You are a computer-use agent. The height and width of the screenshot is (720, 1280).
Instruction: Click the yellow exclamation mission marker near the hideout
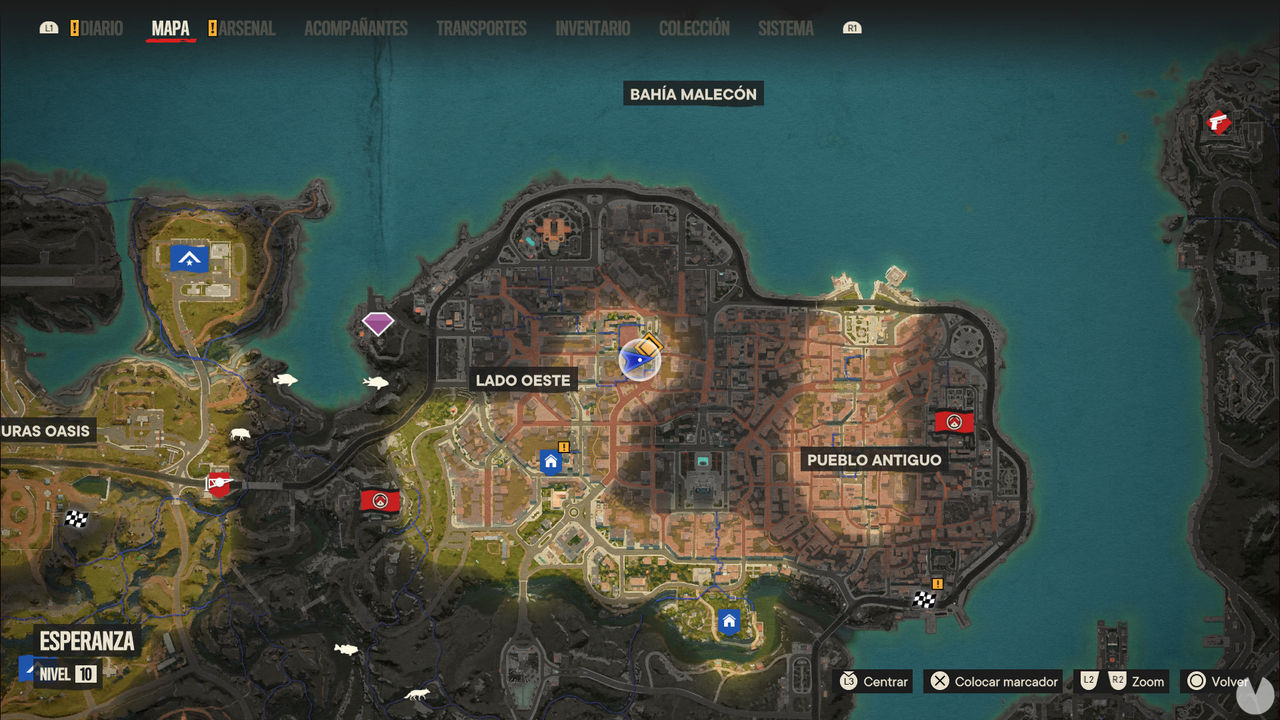pos(565,447)
